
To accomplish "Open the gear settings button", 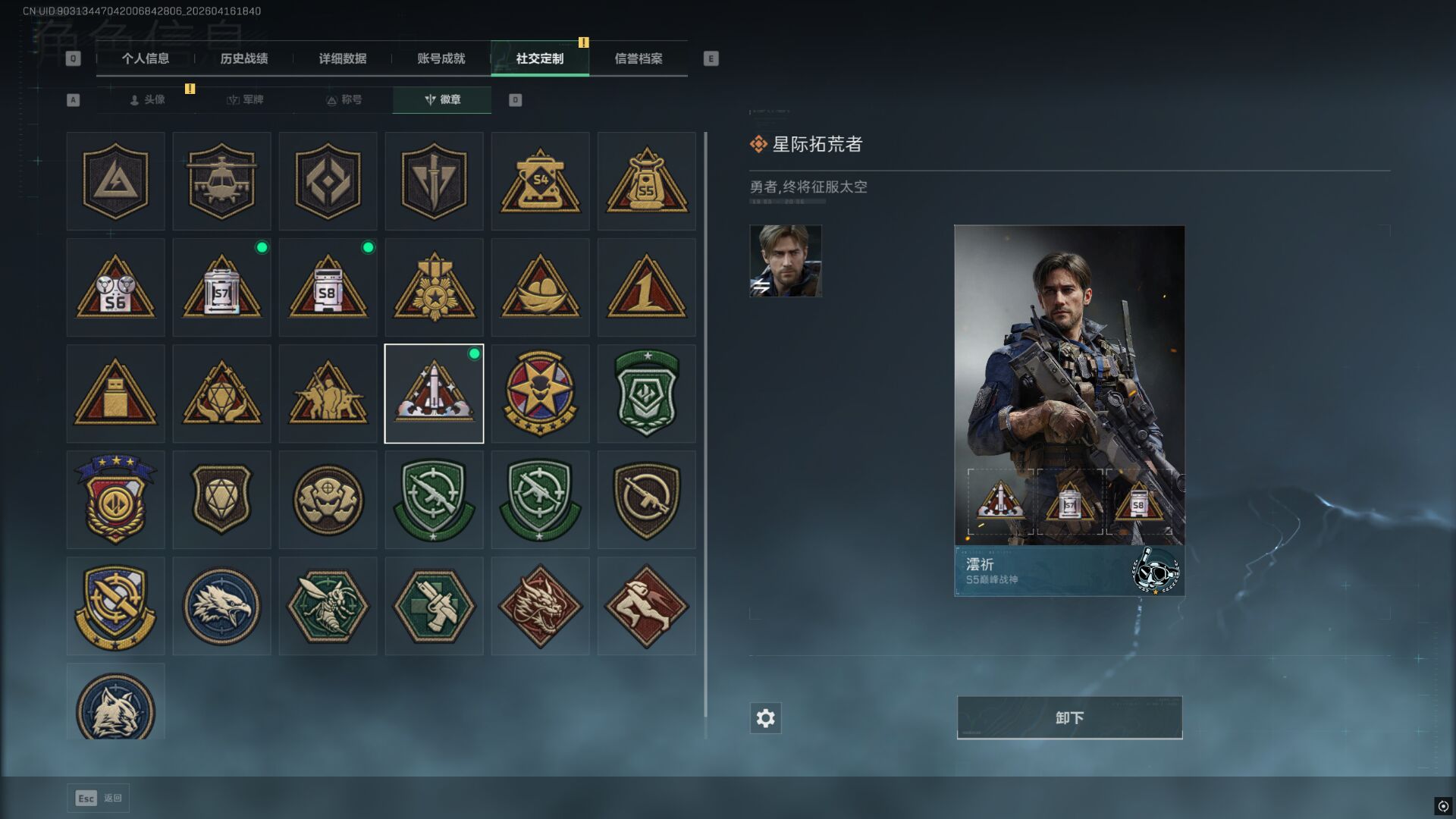I will (765, 718).
